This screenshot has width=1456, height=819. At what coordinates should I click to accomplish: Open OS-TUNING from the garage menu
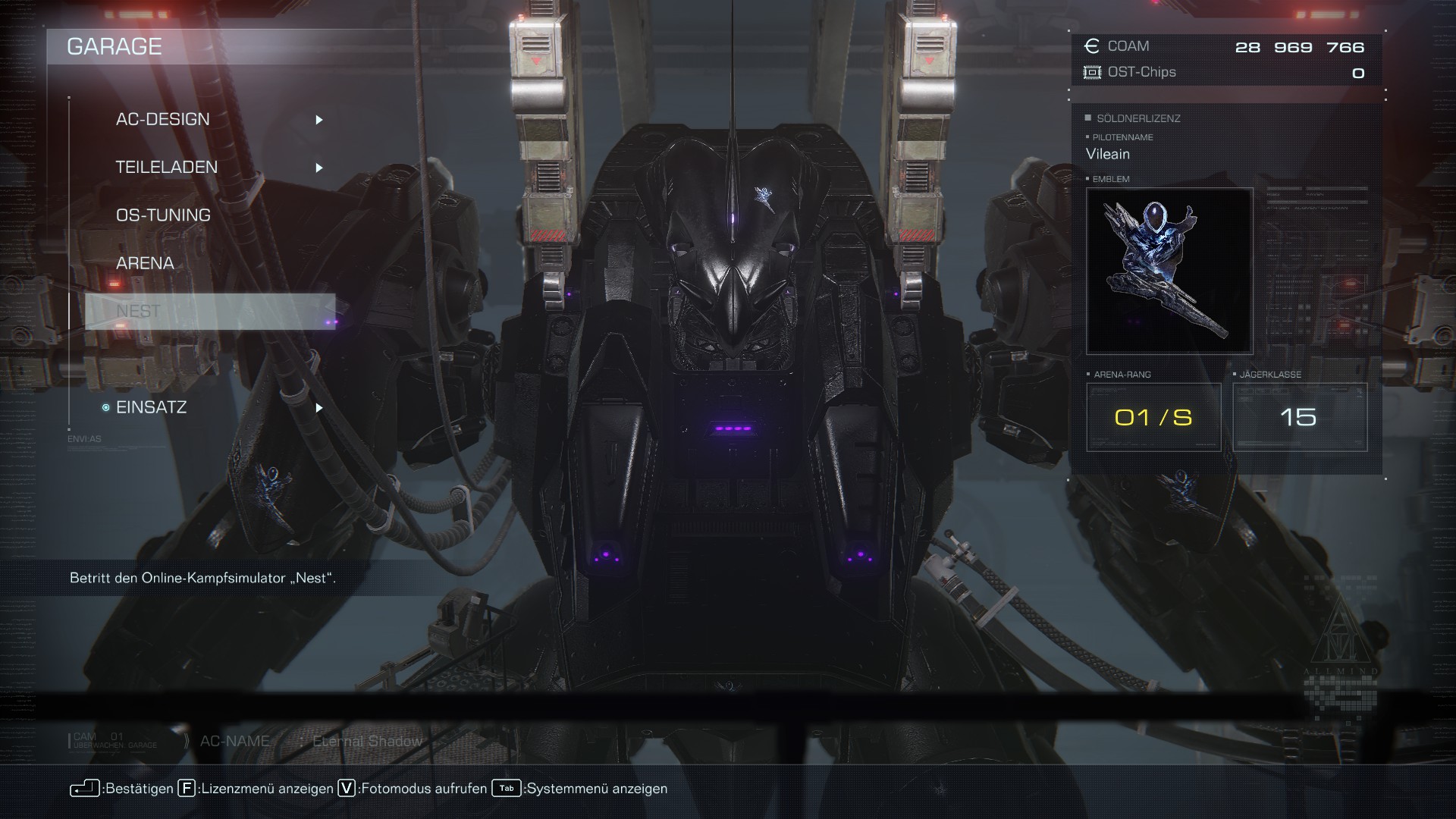pos(163,215)
